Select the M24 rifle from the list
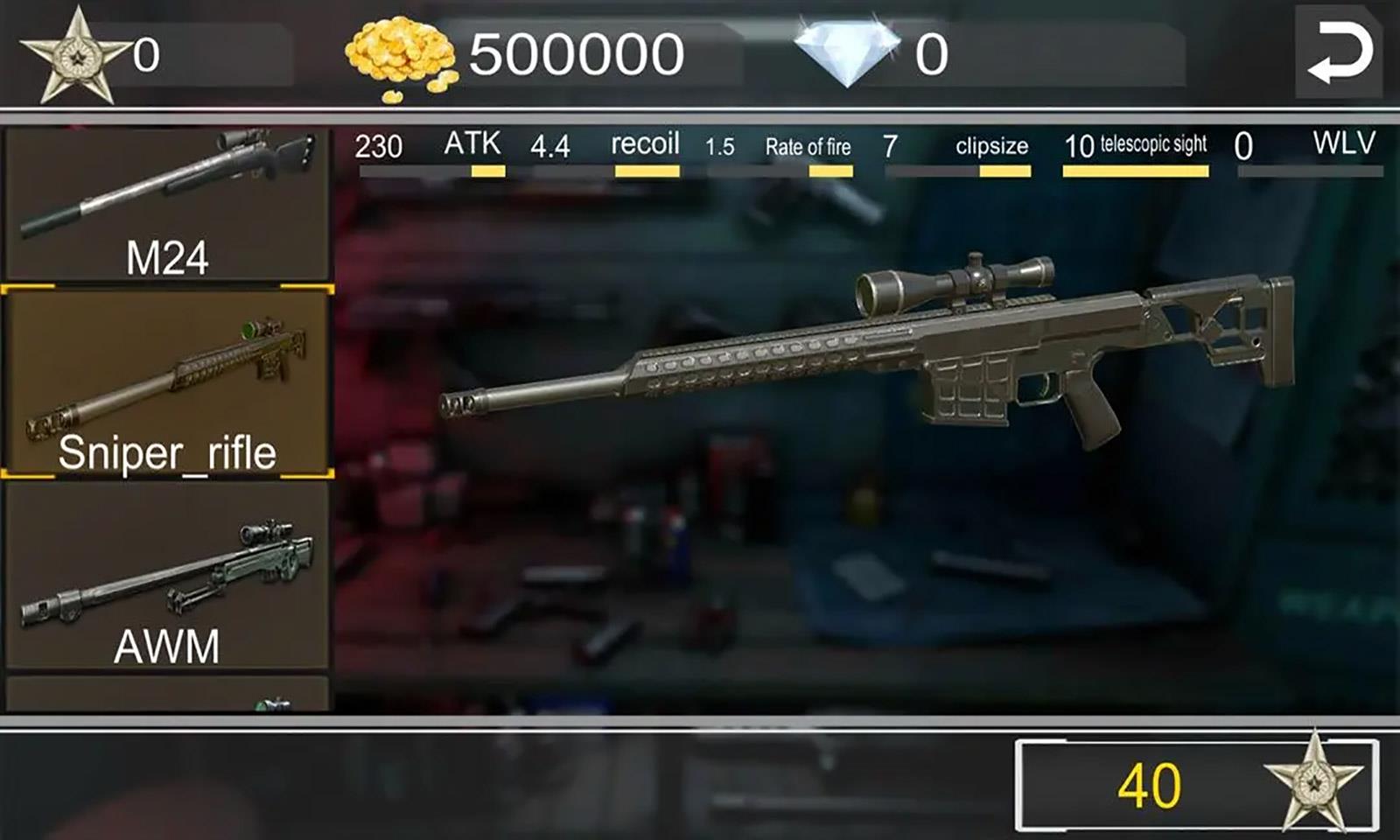 click(166, 204)
